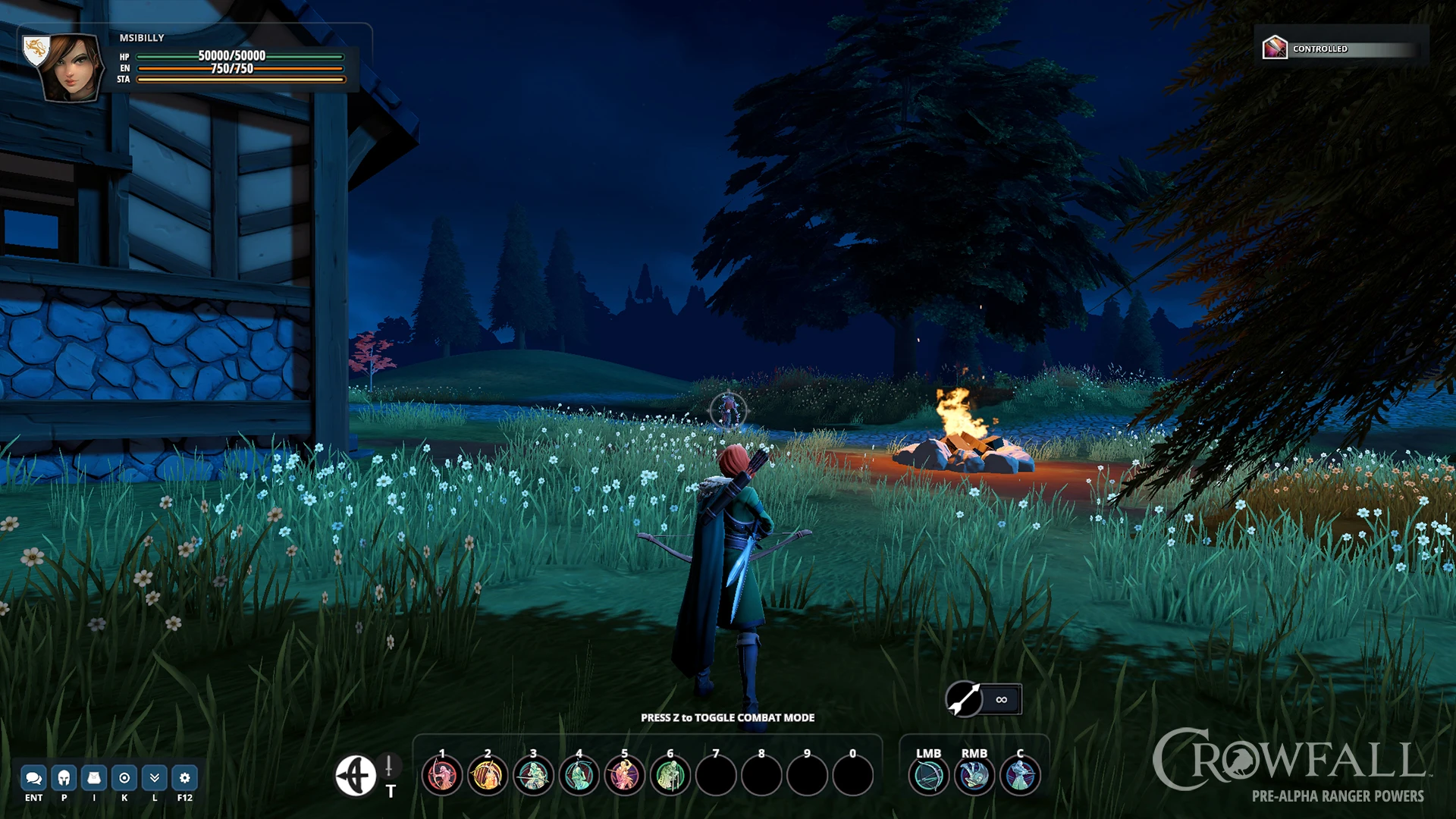Image resolution: width=1456 pixels, height=819 pixels.
Task: Open the inventory with the bag icon
Action: [94, 777]
